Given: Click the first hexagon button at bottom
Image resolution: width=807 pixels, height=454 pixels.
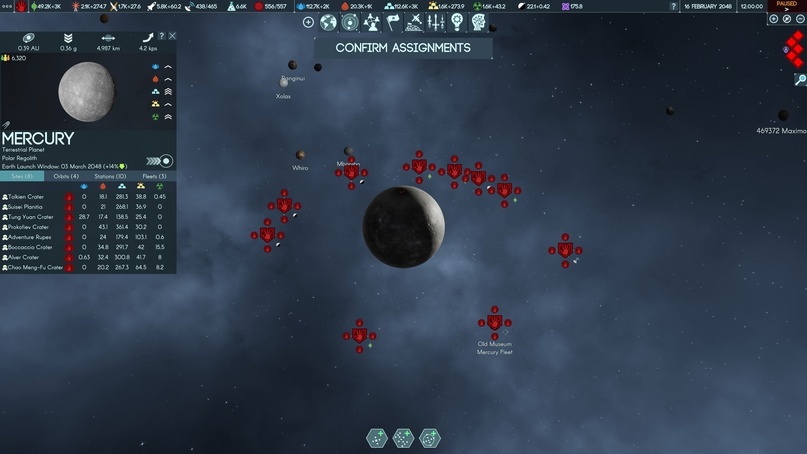Looking at the screenshot, I should point(376,438).
